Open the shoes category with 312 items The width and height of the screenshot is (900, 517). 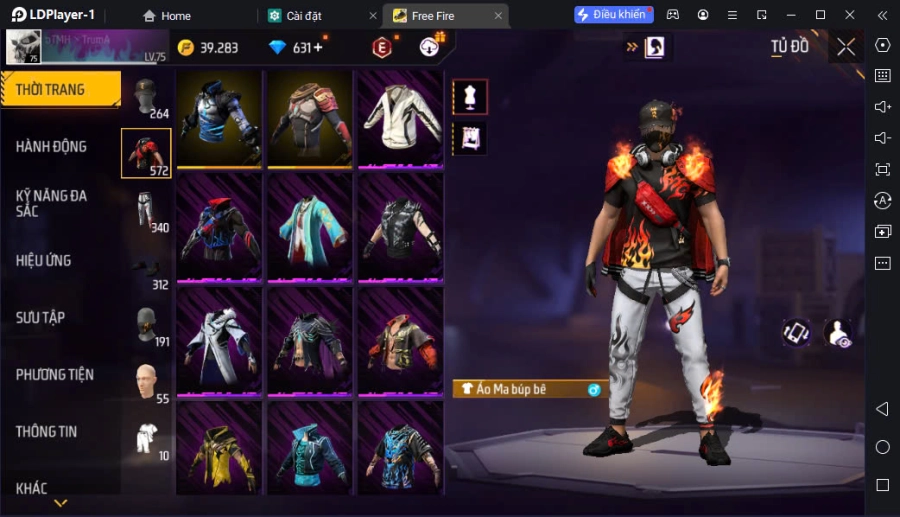147,269
